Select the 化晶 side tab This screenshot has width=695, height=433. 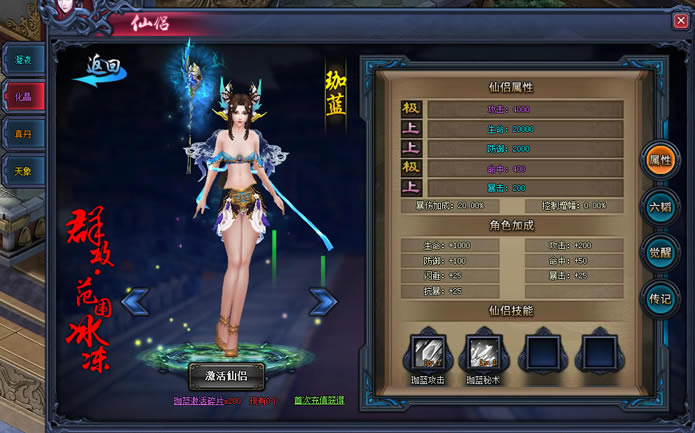23,98
